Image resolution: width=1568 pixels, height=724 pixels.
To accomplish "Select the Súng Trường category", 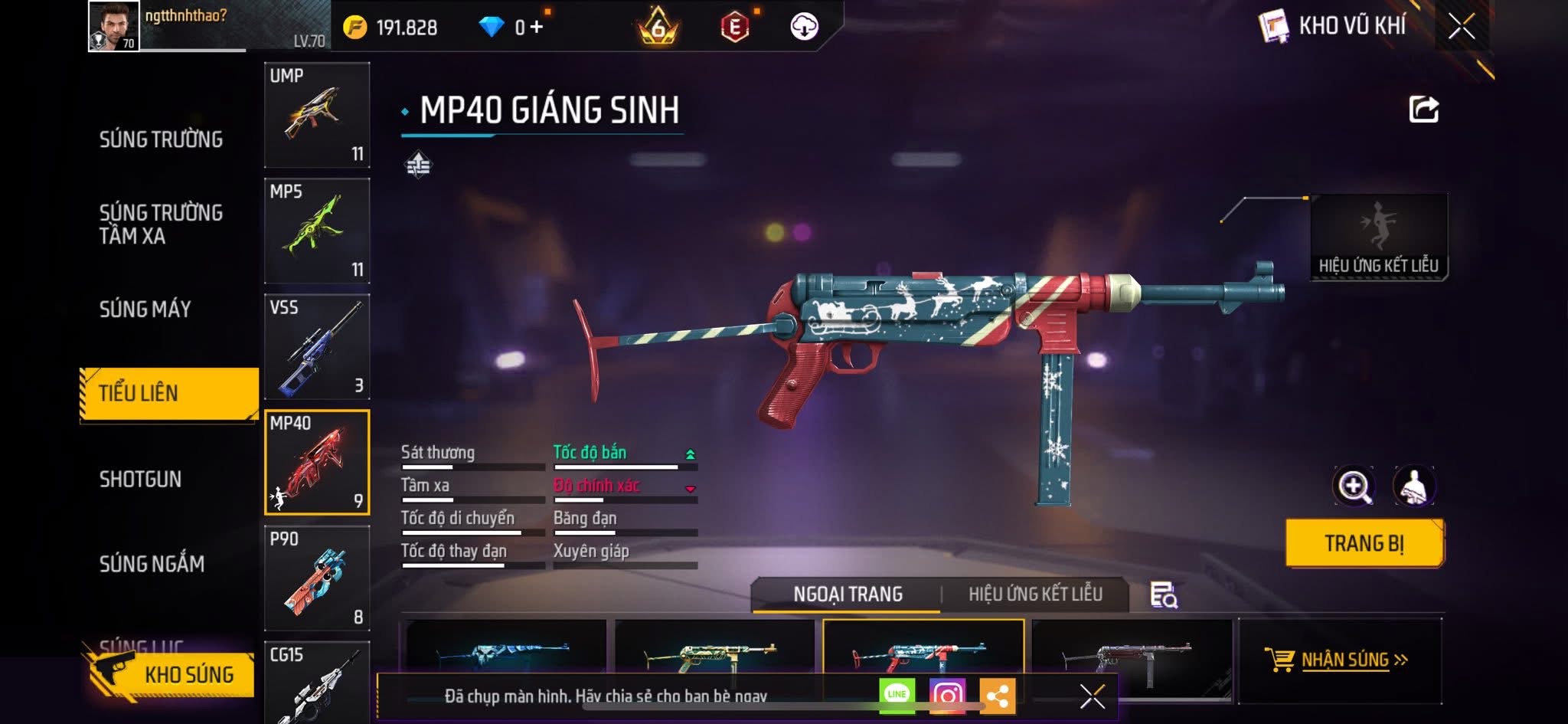I will coord(161,139).
